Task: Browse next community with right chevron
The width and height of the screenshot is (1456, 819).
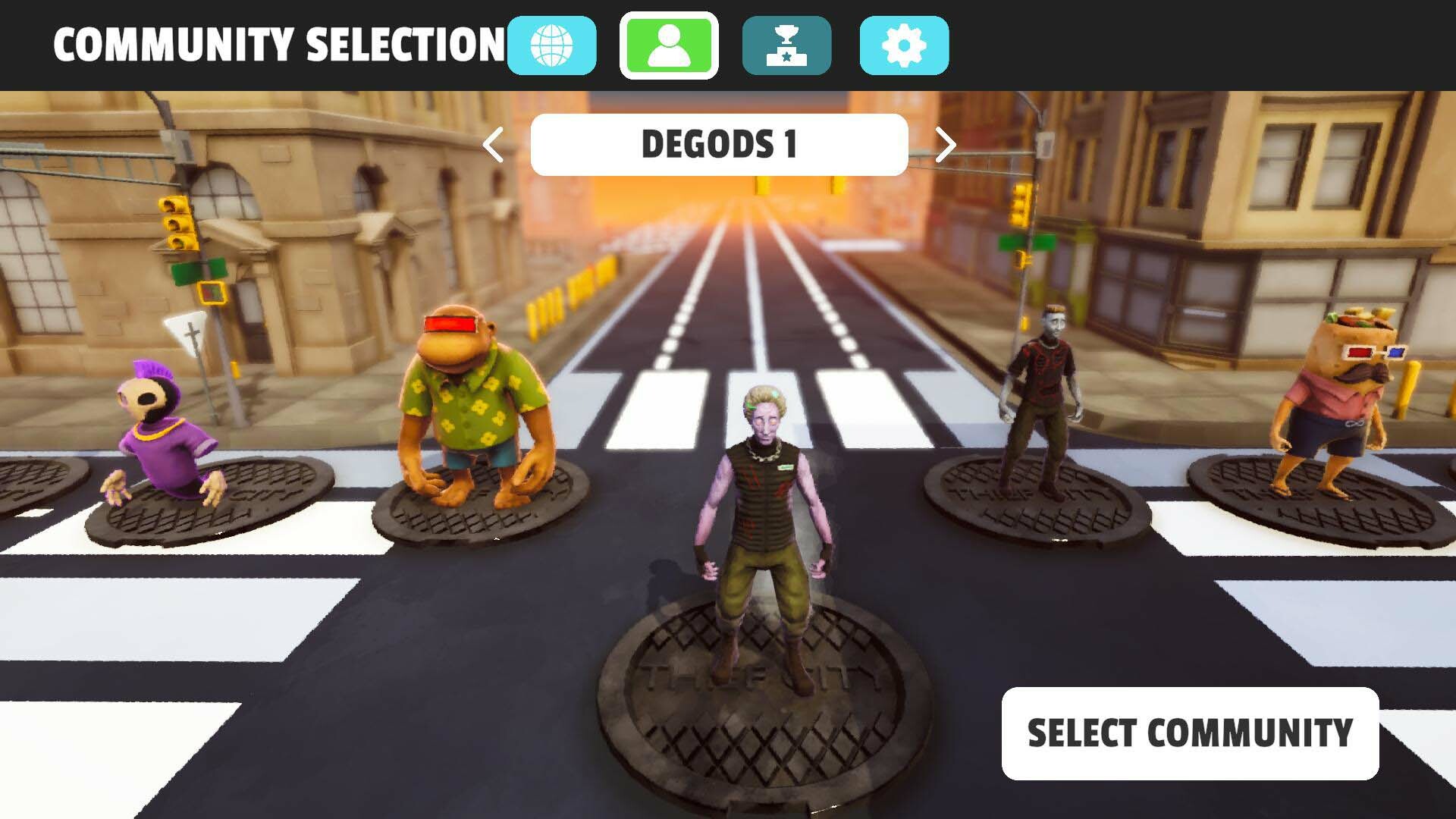Action: [x=944, y=145]
